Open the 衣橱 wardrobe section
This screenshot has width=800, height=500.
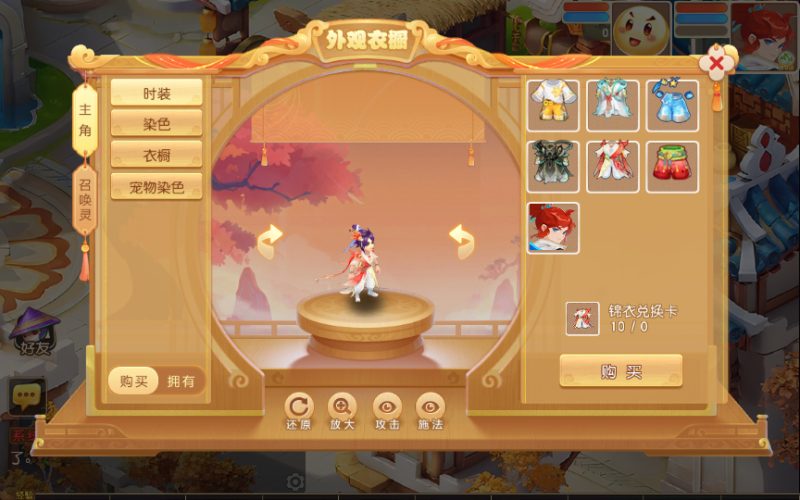[156, 155]
